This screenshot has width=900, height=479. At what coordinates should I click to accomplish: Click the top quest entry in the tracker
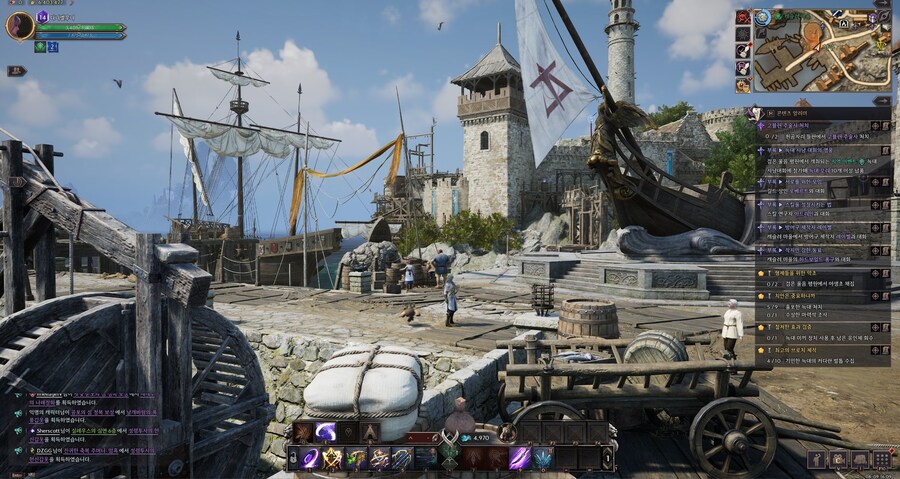(822, 126)
